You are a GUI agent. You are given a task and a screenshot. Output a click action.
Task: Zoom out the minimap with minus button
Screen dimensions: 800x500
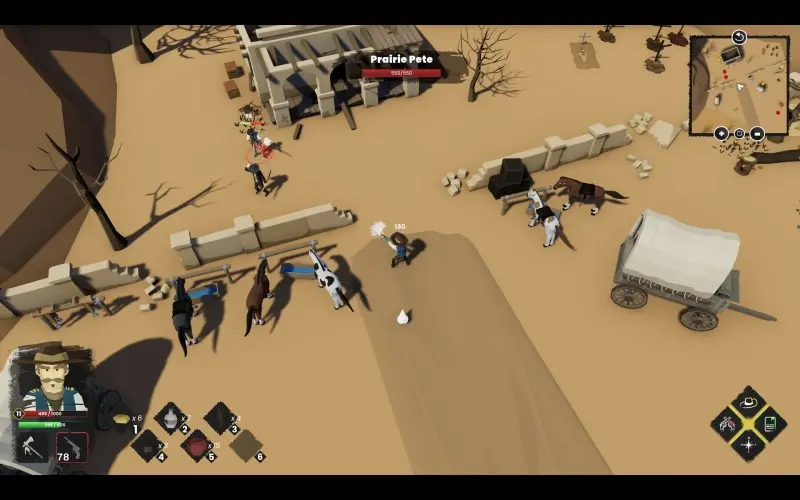[x=757, y=133]
